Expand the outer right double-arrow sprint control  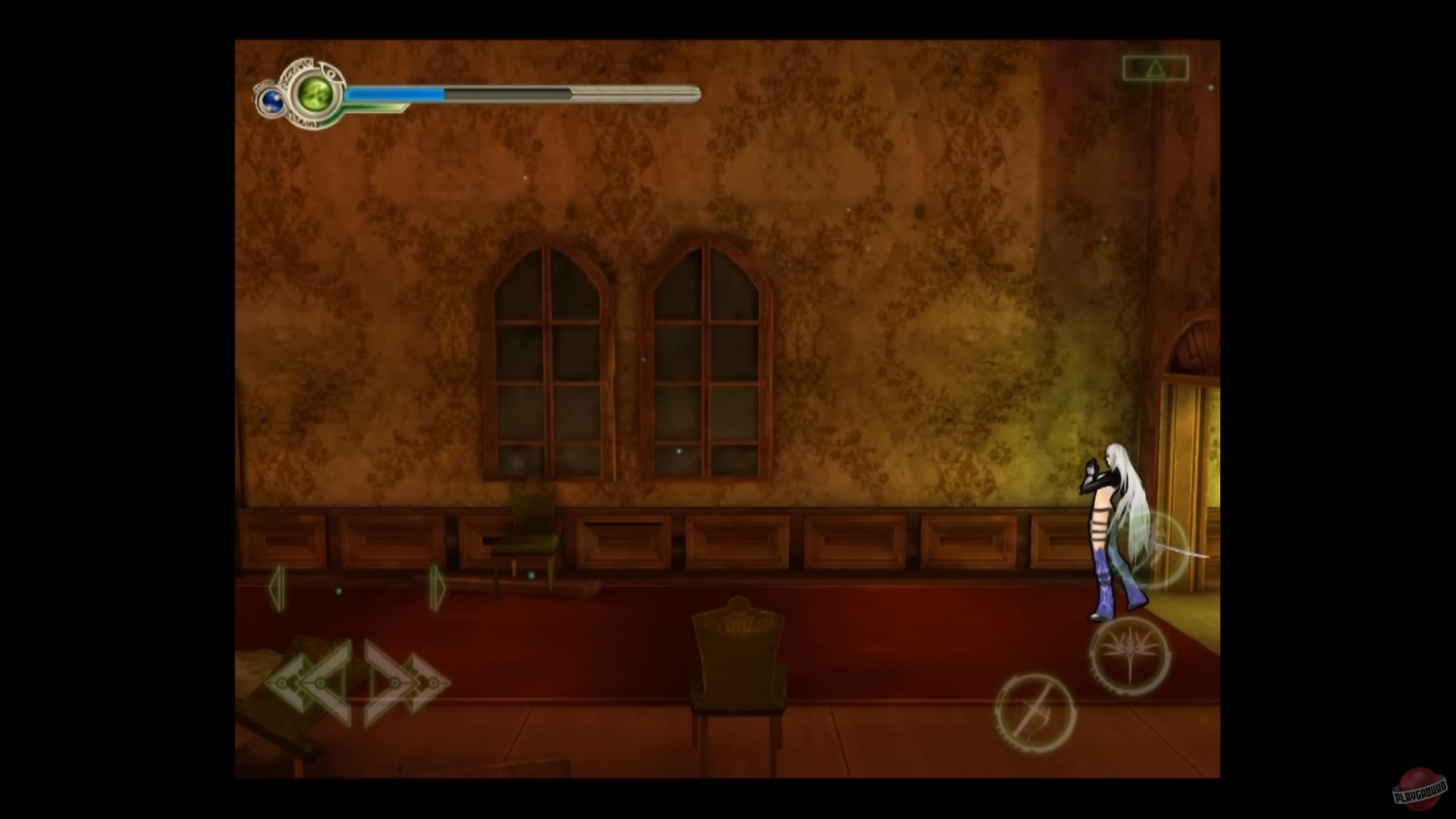434,682
